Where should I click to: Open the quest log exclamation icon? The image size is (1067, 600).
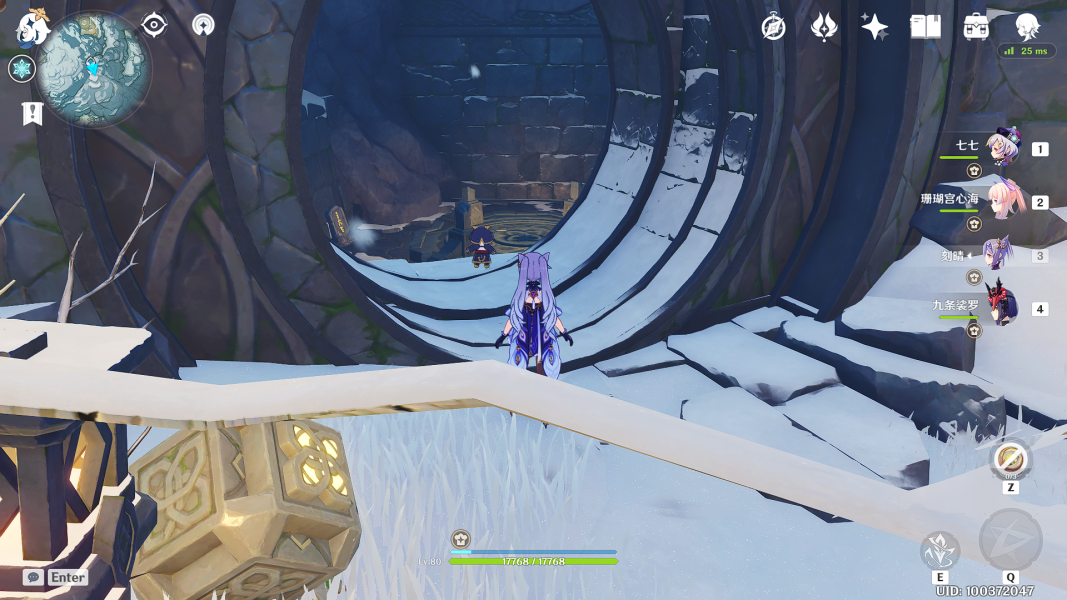(x=31, y=113)
